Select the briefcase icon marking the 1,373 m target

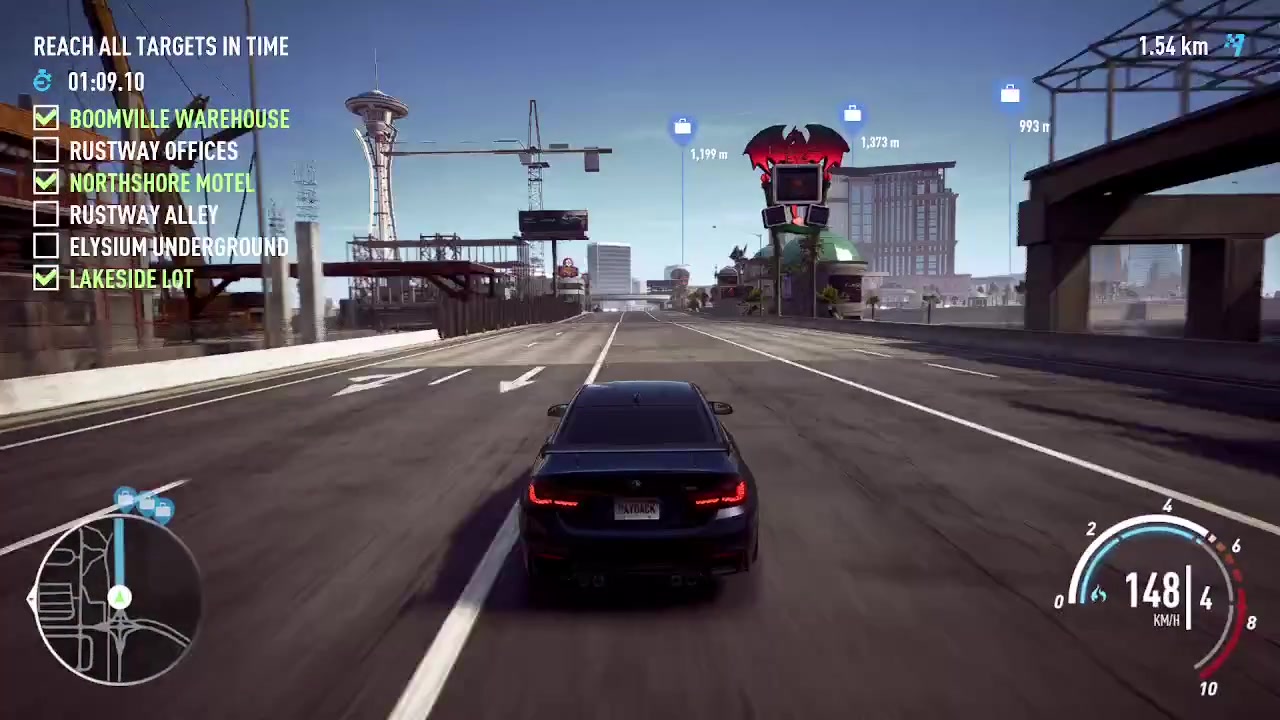point(852,113)
